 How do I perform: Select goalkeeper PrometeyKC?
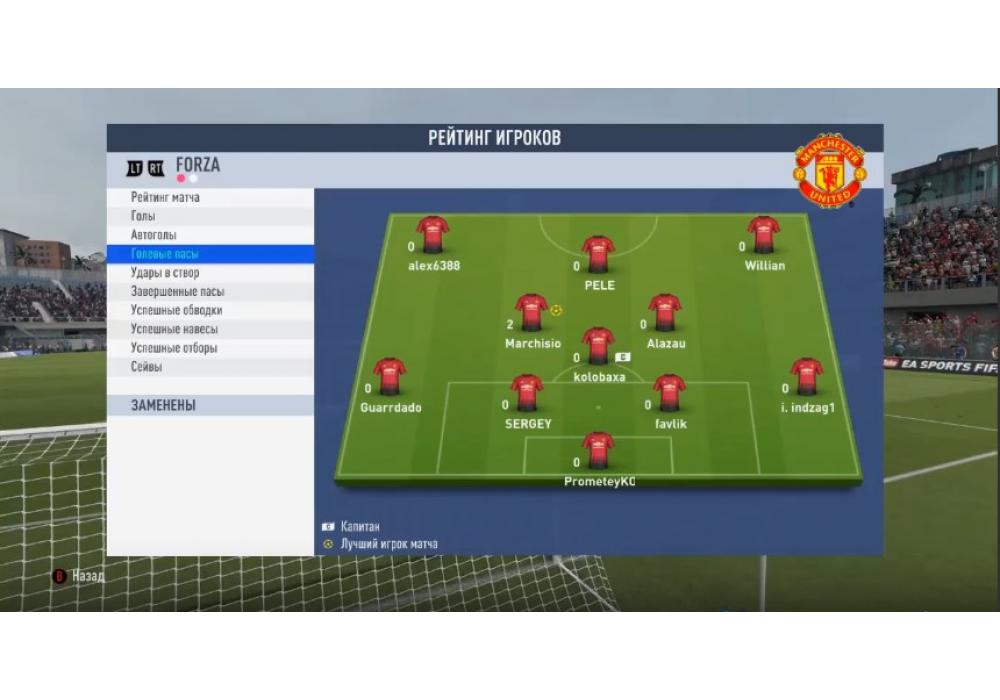click(x=598, y=450)
